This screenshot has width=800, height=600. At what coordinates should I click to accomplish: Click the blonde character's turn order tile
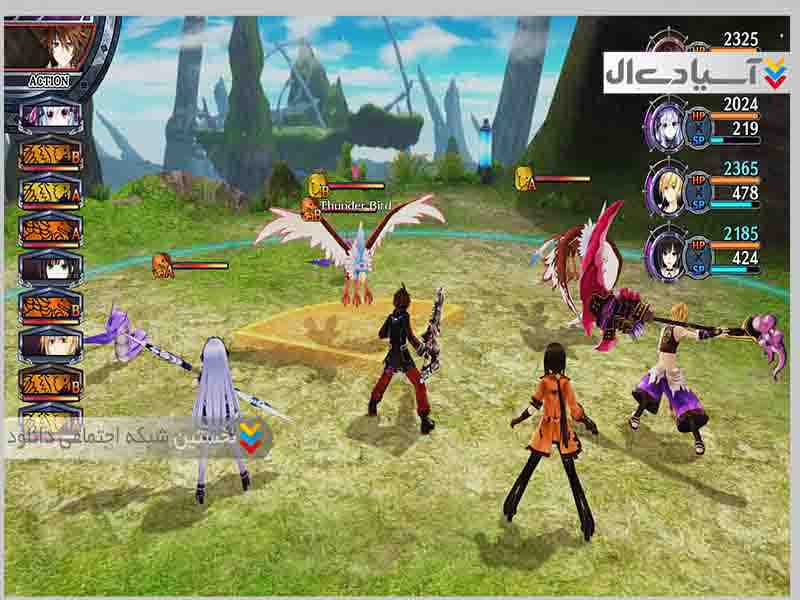click(50, 343)
